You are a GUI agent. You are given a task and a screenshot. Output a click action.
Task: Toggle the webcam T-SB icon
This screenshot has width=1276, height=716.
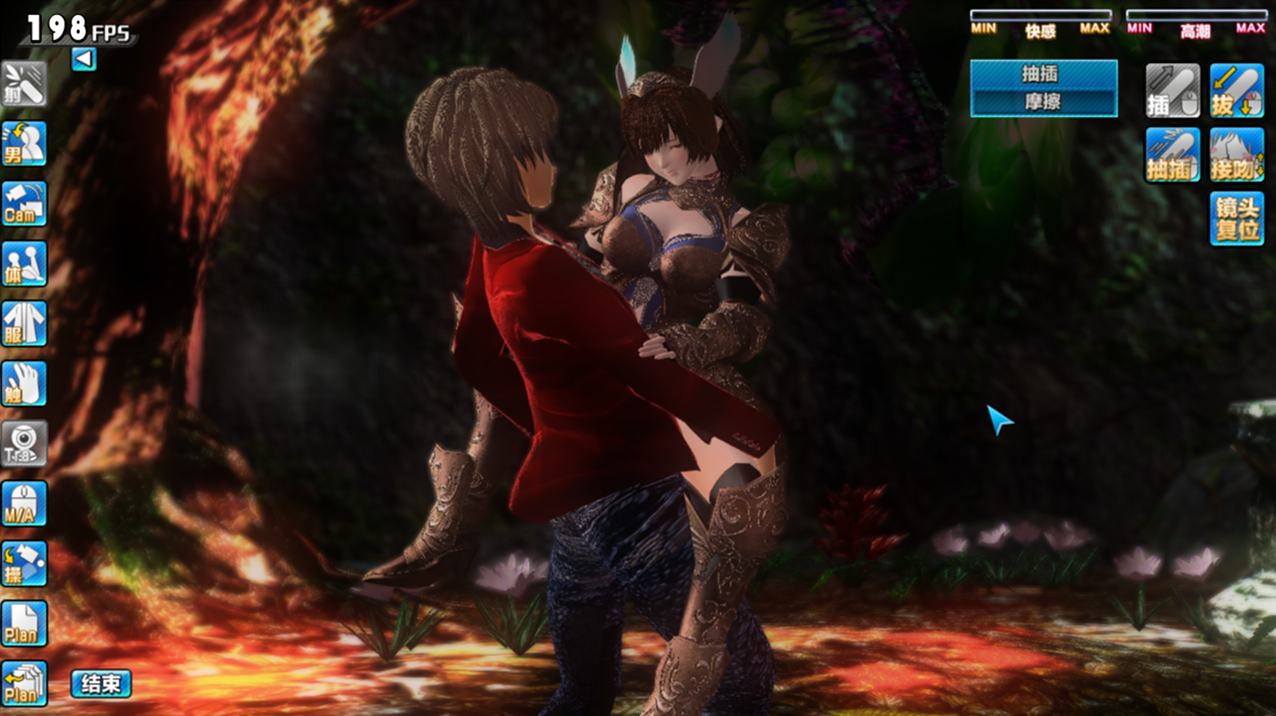pos(24,444)
